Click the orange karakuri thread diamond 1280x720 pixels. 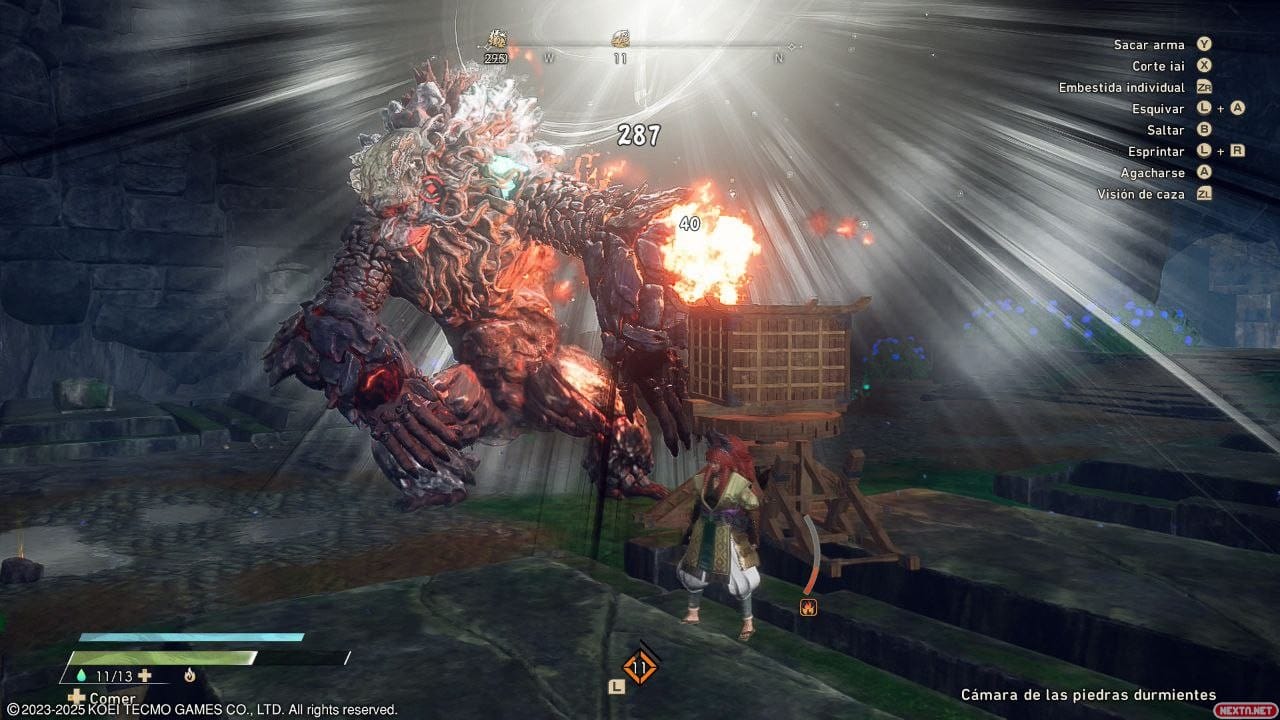640,667
